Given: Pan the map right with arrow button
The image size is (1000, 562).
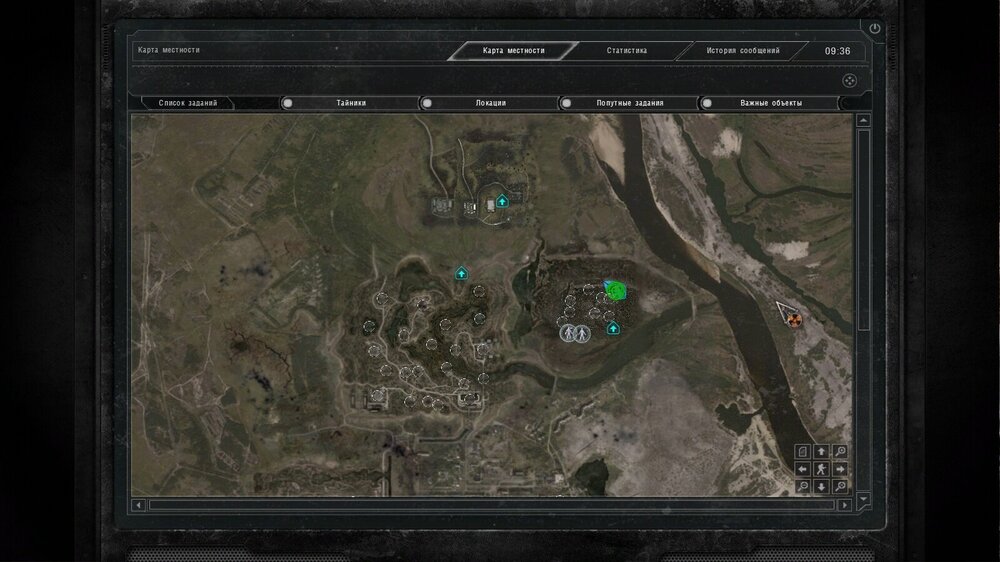Looking at the screenshot, I should 839,469.
